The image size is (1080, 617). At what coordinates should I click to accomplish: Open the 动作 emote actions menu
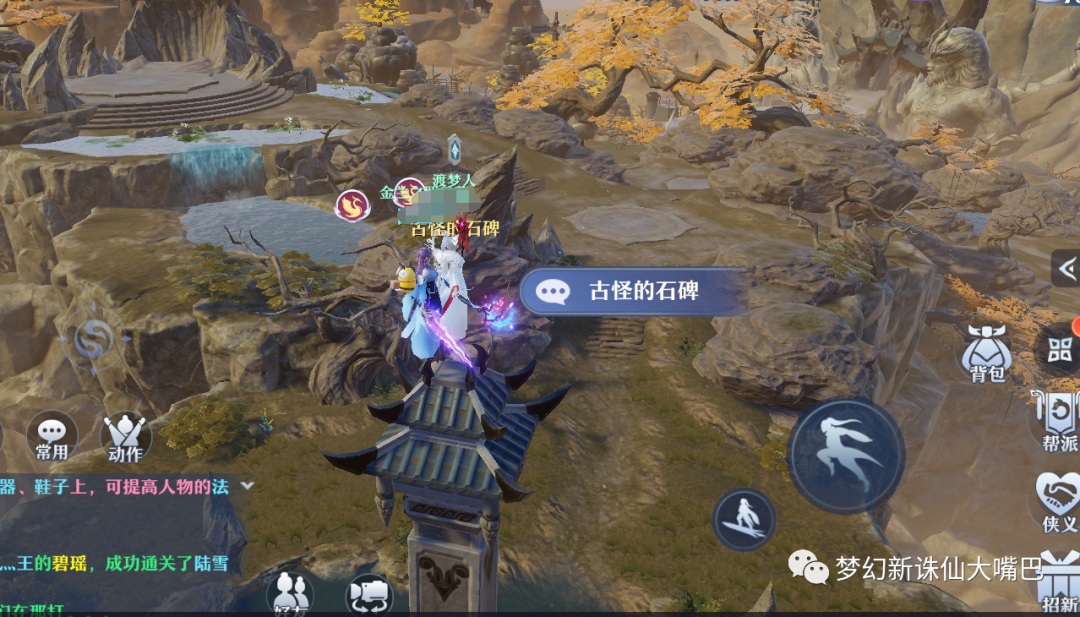click(x=126, y=438)
